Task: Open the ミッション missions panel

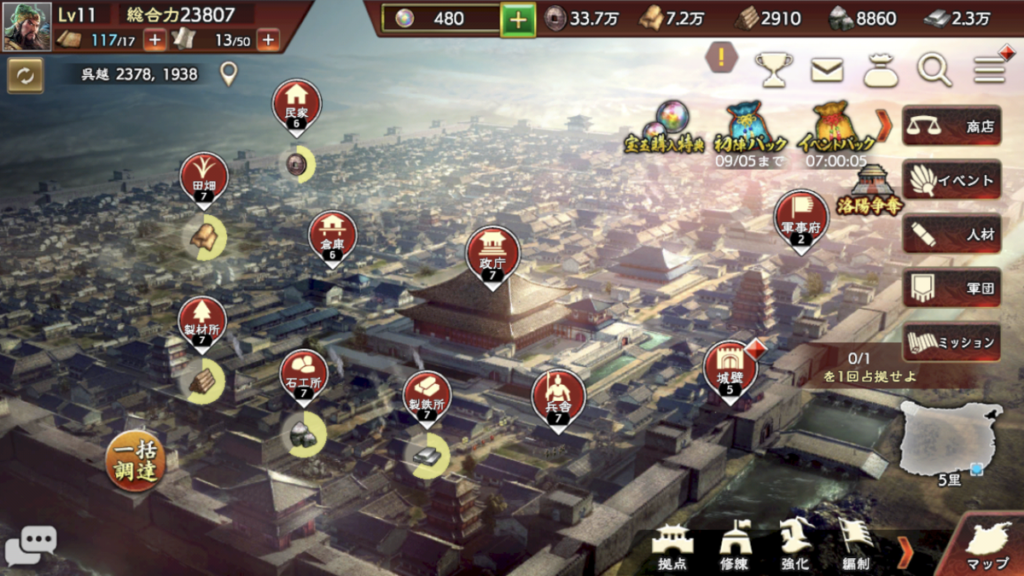Action: (x=951, y=342)
